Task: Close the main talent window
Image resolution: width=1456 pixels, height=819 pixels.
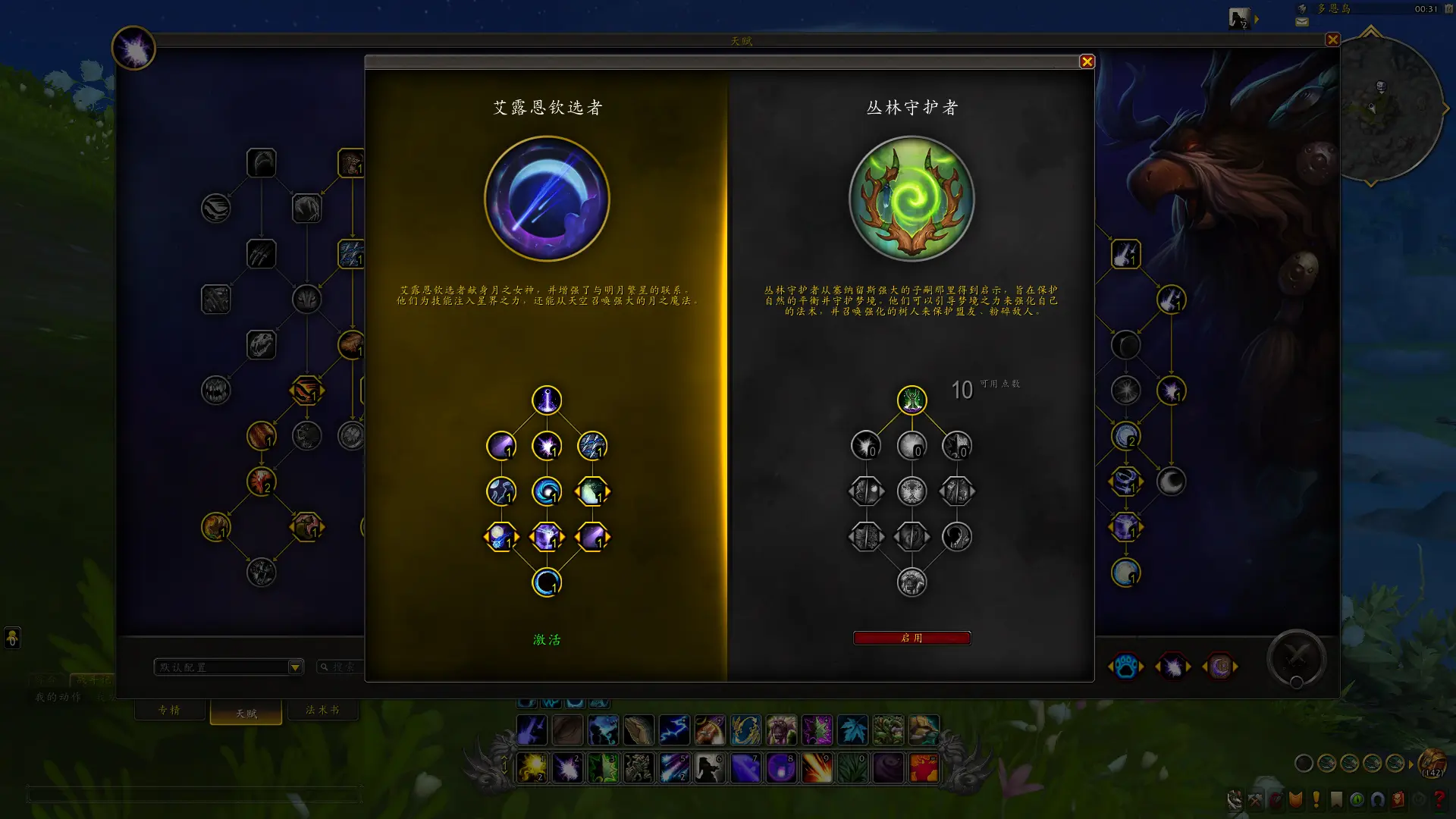Action: click(1332, 40)
